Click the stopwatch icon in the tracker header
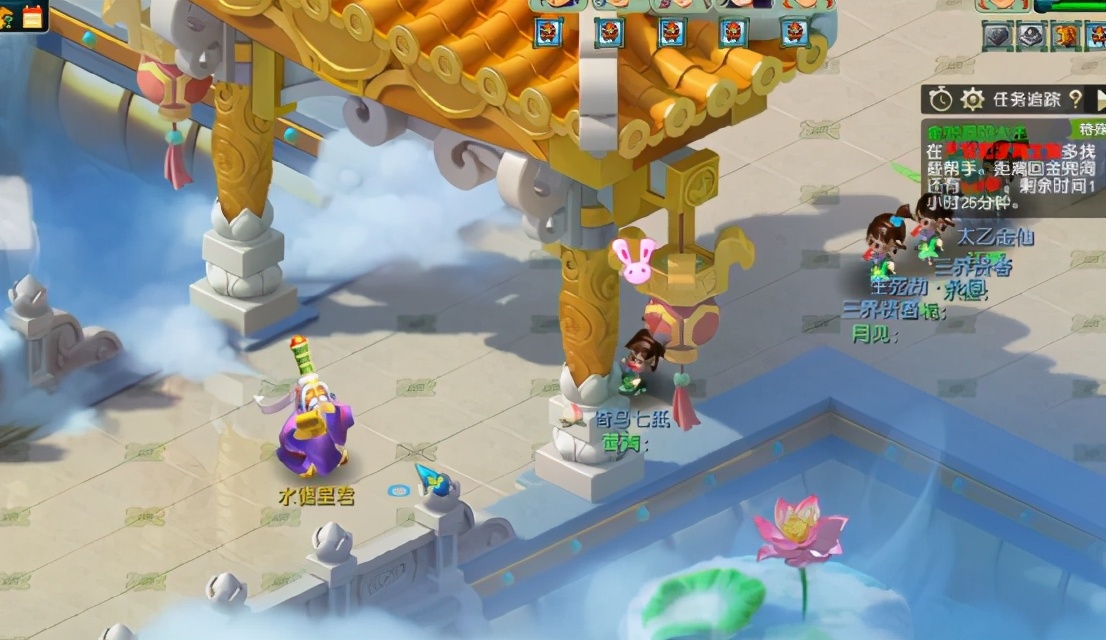1106x640 pixels. pos(940,99)
